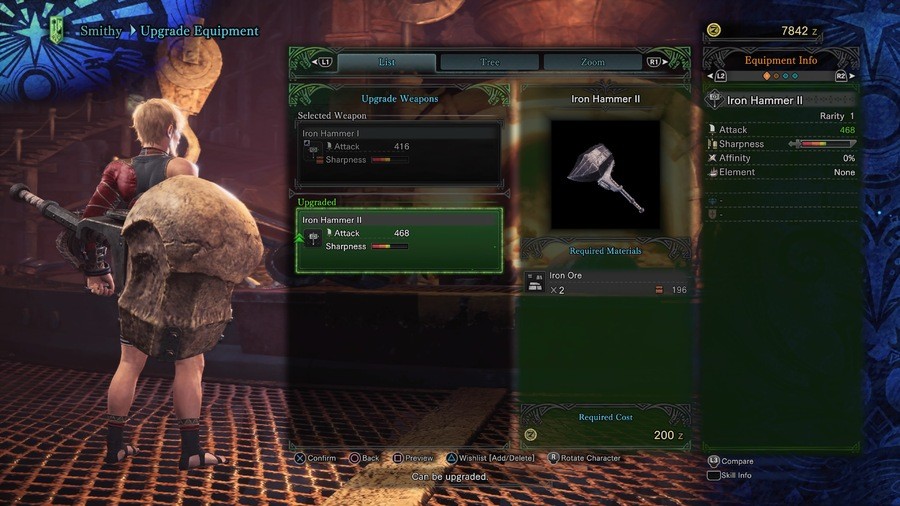Screen dimensions: 900x506
Task: Select the Iron Hammer I weapon row
Action: [399, 153]
